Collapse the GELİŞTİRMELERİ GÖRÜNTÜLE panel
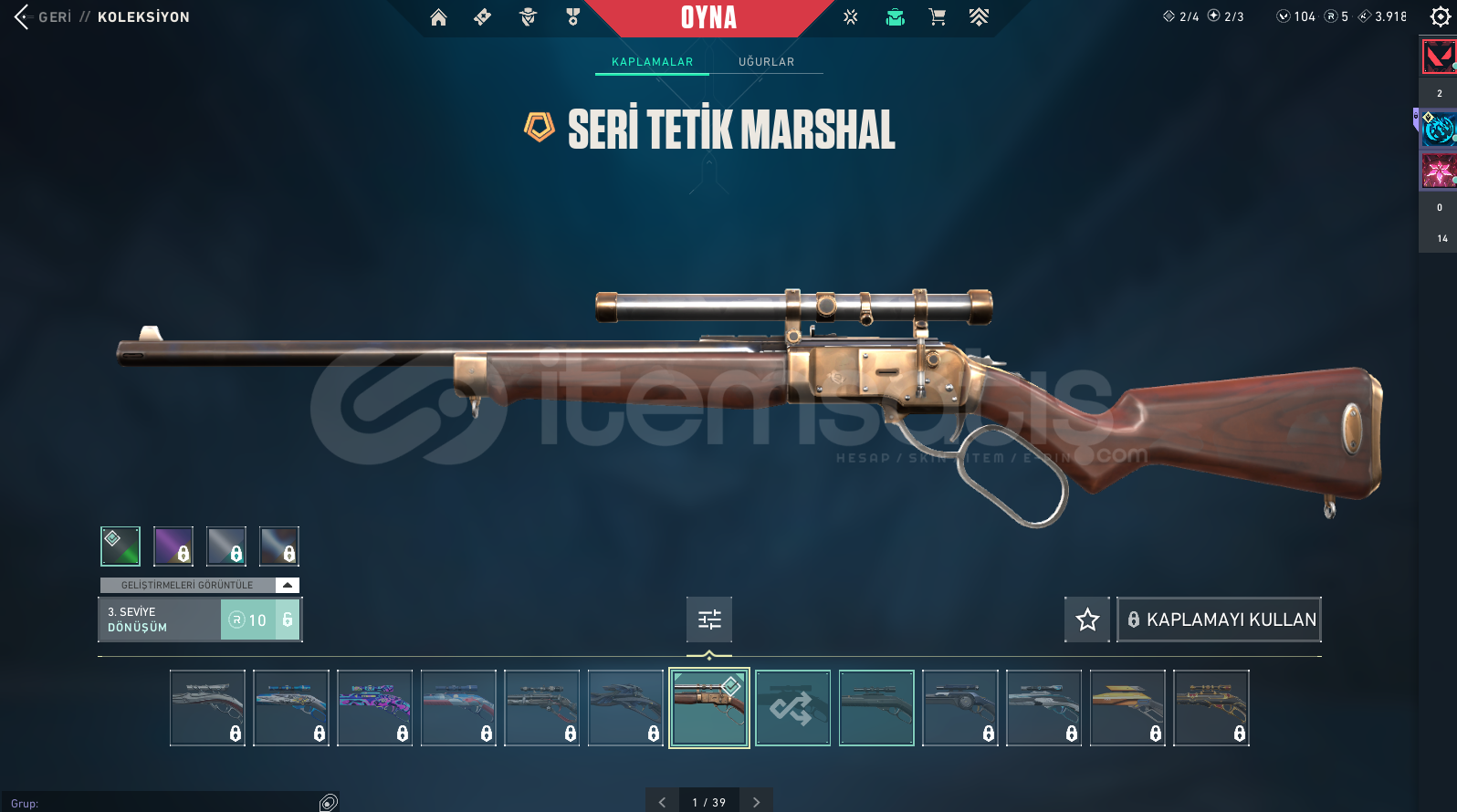This screenshot has width=1457, height=812. 288,585
